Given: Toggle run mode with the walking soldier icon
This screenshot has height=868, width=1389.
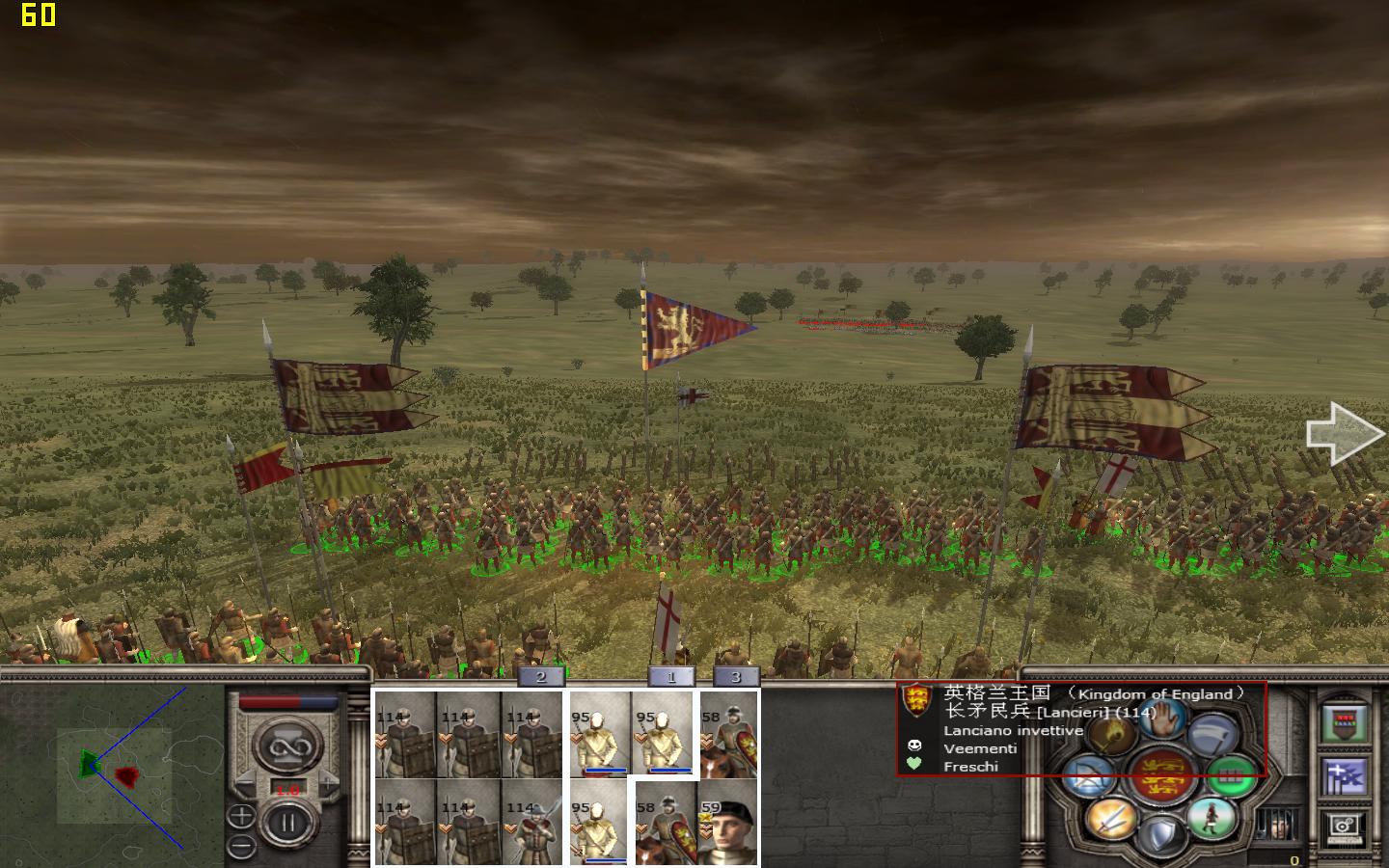Looking at the screenshot, I should click(1212, 820).
